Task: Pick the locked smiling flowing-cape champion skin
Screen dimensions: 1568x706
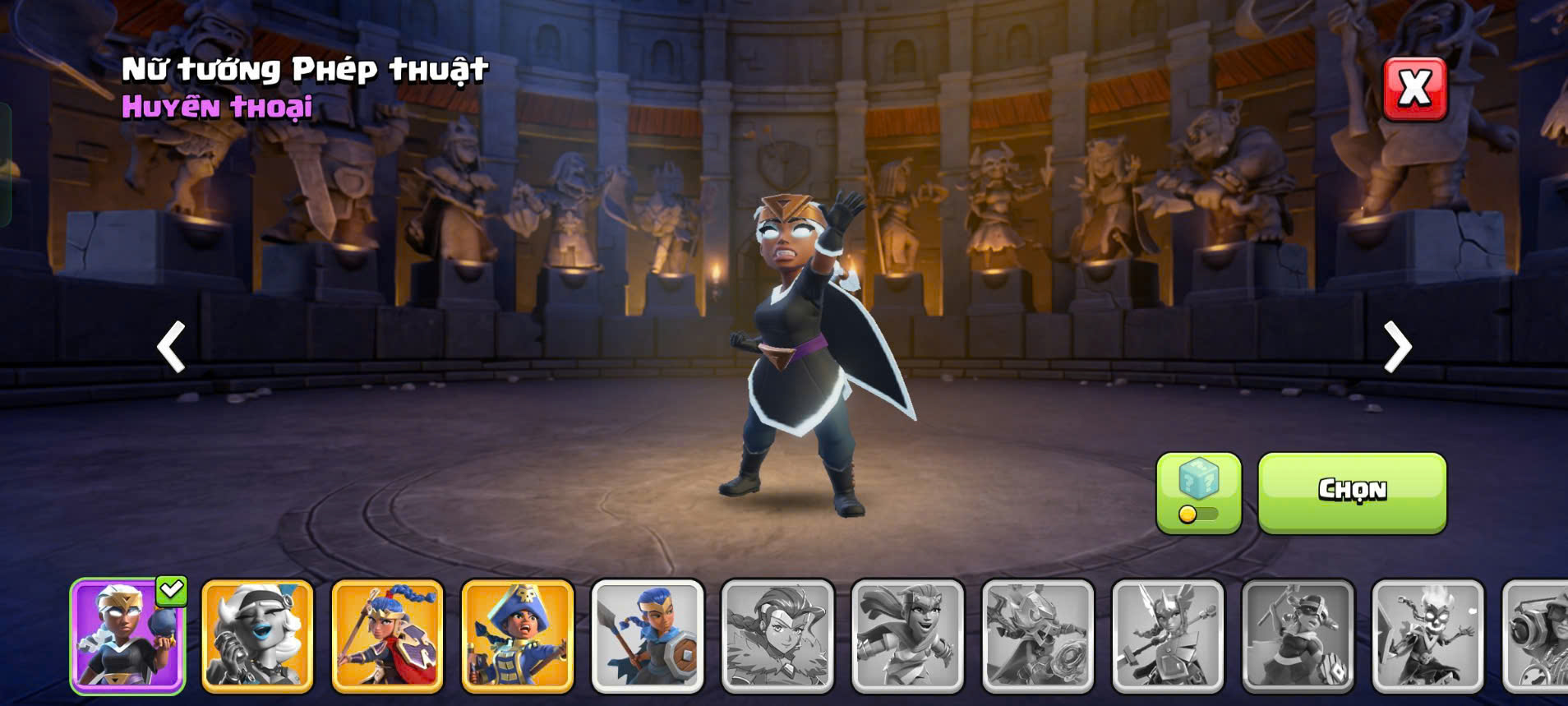Action: [x=907, y=635]
